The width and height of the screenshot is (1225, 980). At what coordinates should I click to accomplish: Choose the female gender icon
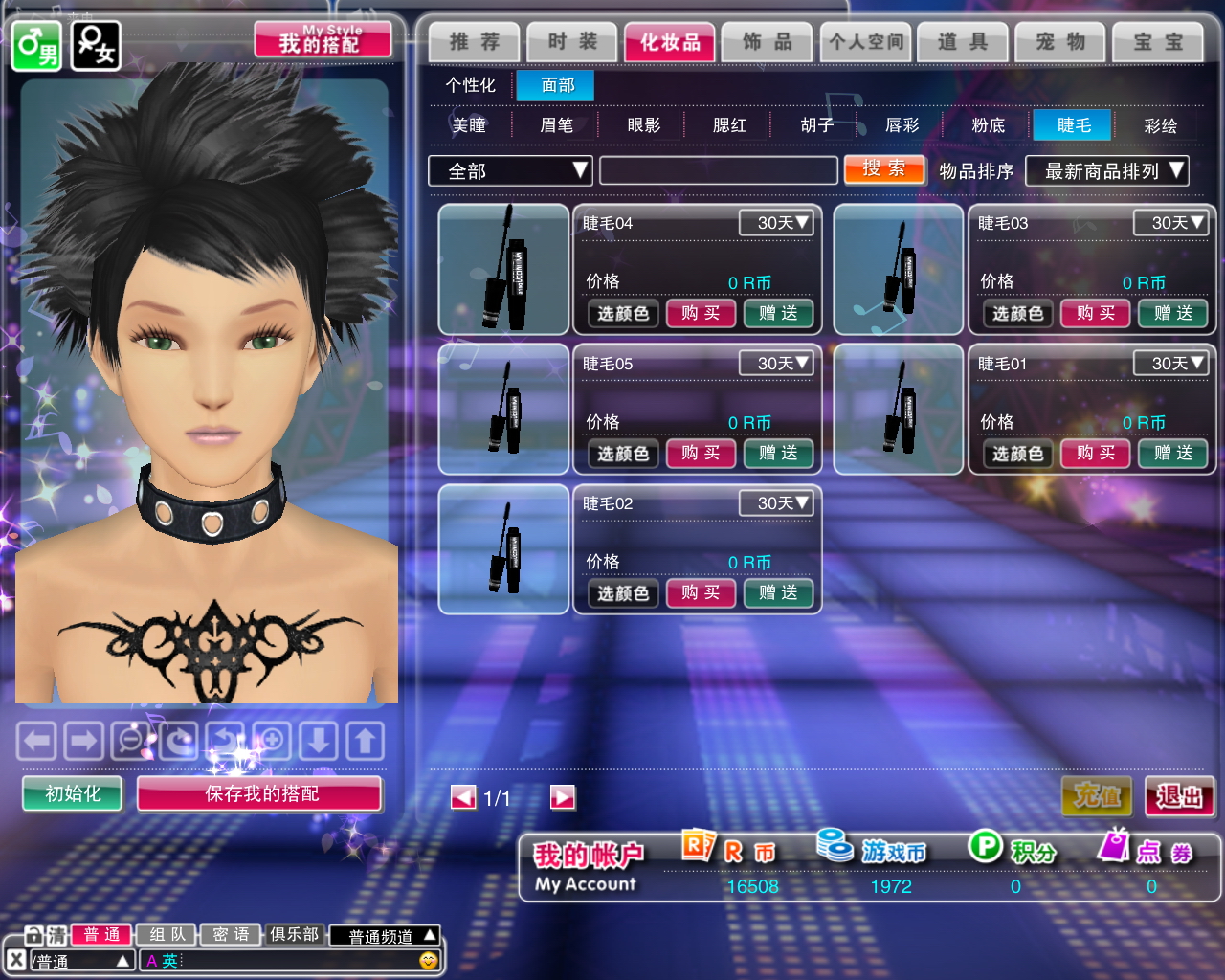coord(96,46)
